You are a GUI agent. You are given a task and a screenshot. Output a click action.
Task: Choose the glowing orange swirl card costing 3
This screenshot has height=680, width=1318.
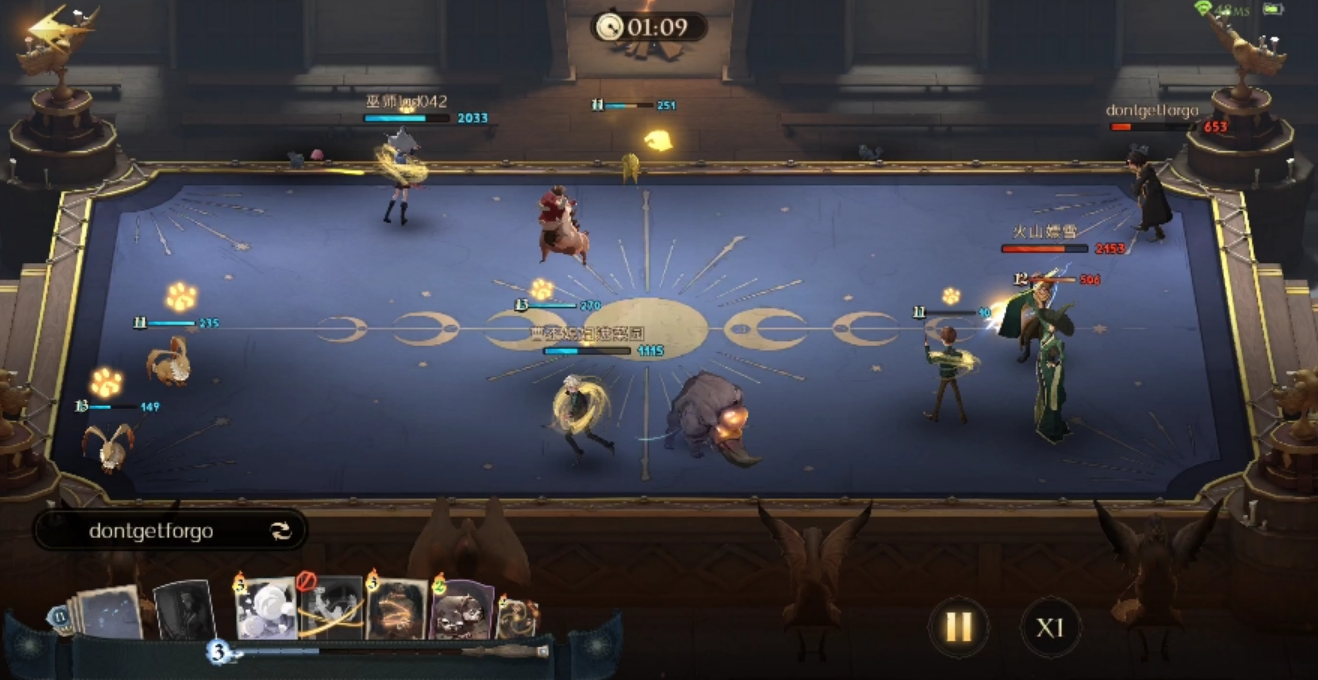tap(396, 608)
